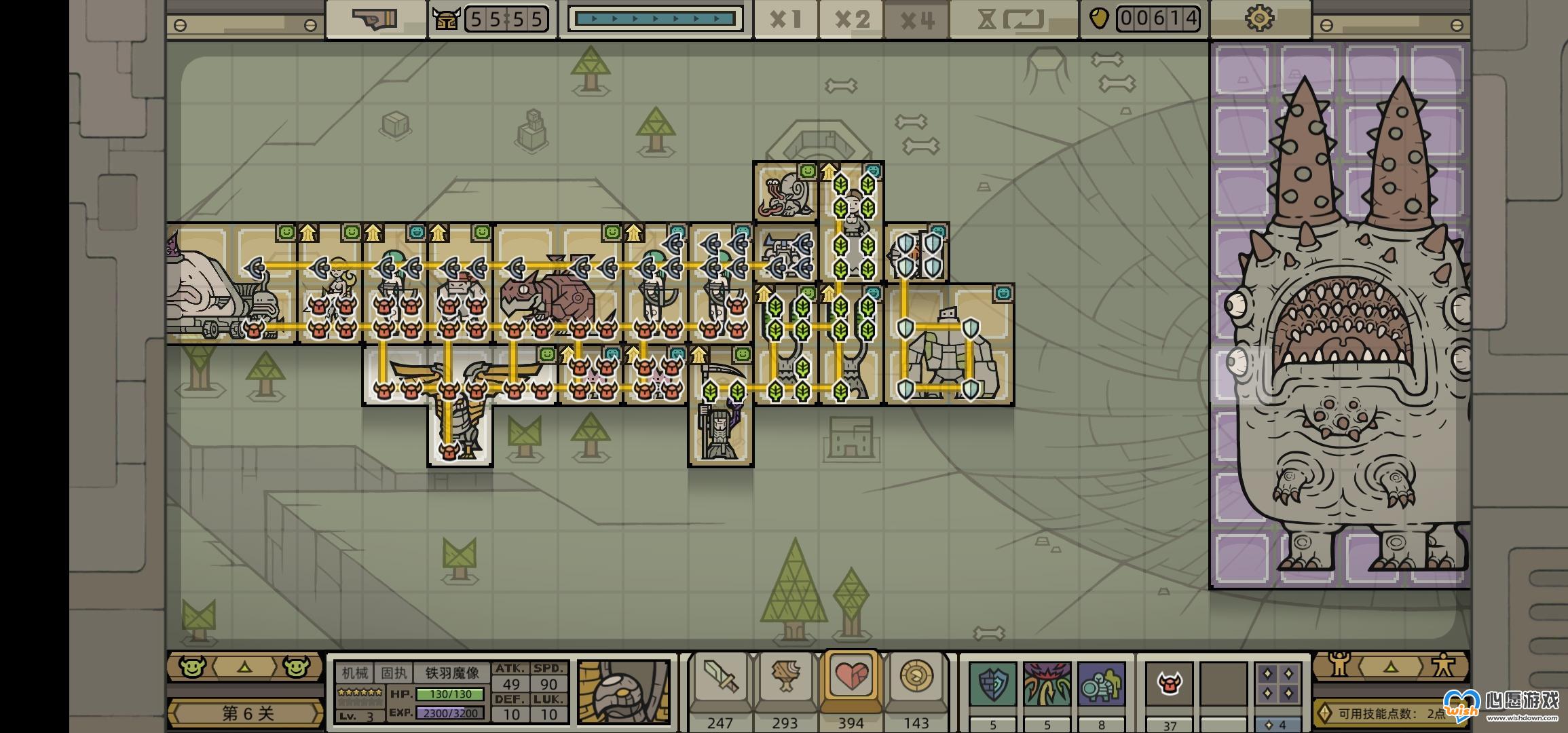Screen dimensions: 1568x733
Task: Open the gear settings menu
Action: [1260, 18]
